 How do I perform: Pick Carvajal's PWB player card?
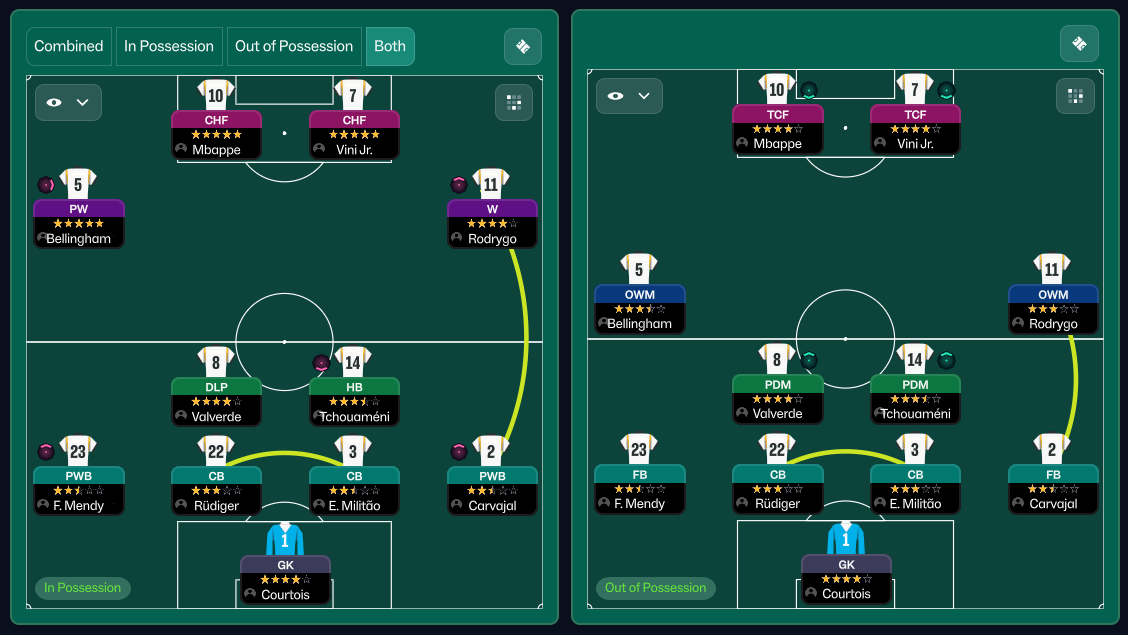pyautogui.click(x=492, y=490)
